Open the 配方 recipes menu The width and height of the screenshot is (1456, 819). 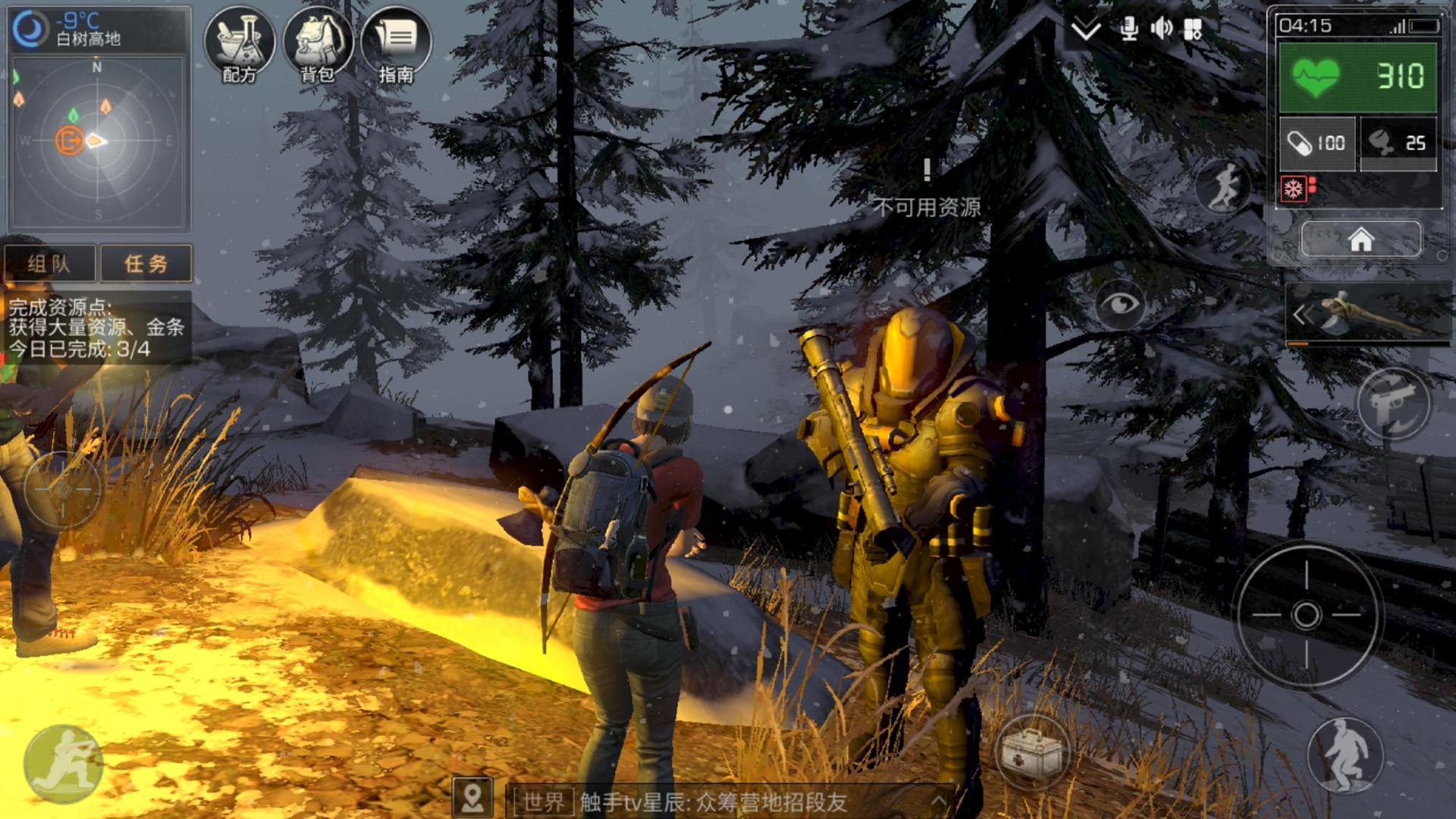(x=240, y=43)
